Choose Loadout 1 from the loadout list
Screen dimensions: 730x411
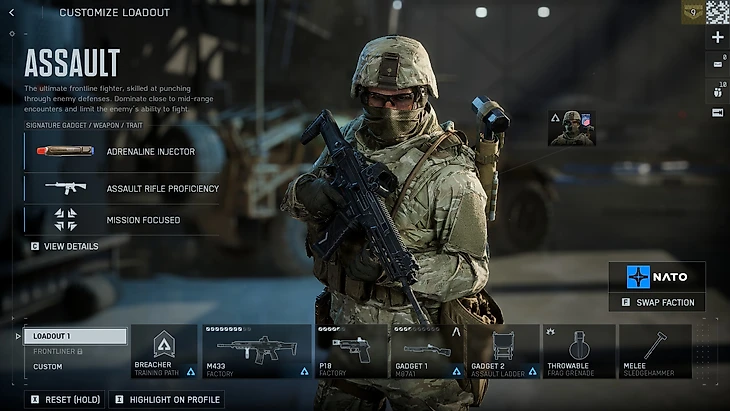76,337
